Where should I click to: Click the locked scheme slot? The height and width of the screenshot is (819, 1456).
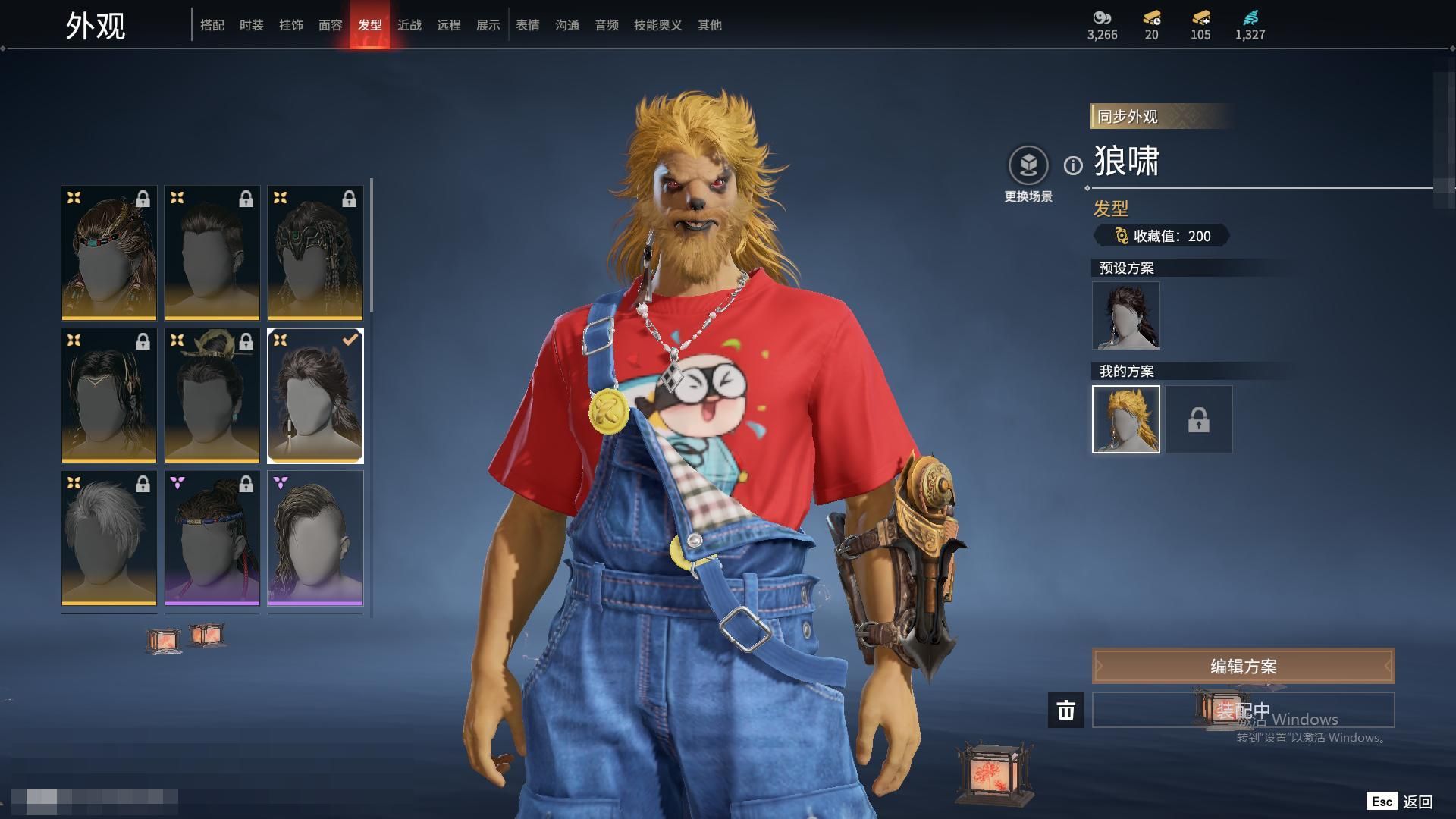pyautogui.click(x=1199, y=419)
